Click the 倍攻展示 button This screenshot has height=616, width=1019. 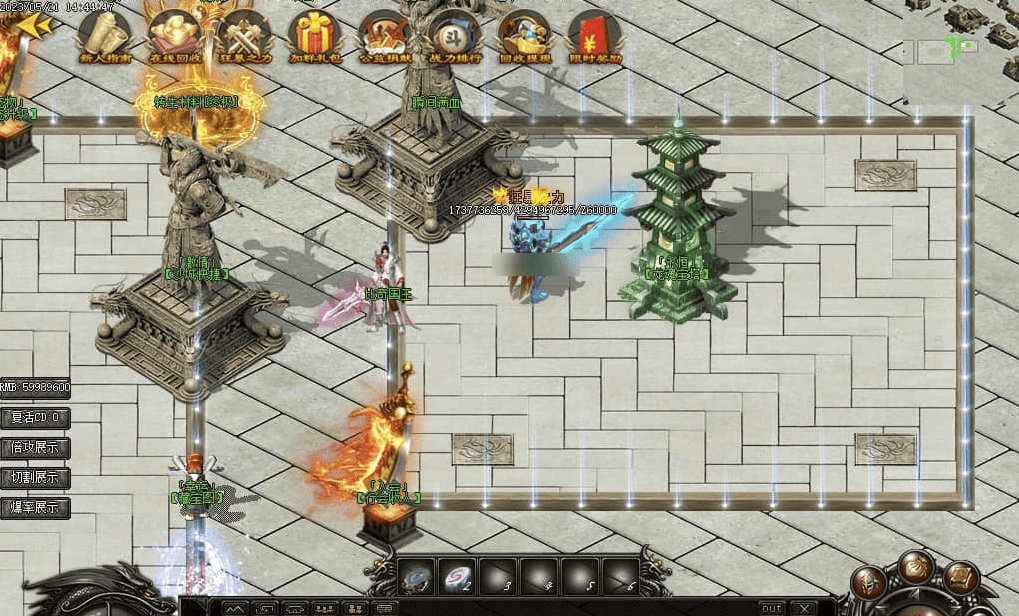click(x=35, y=447)
